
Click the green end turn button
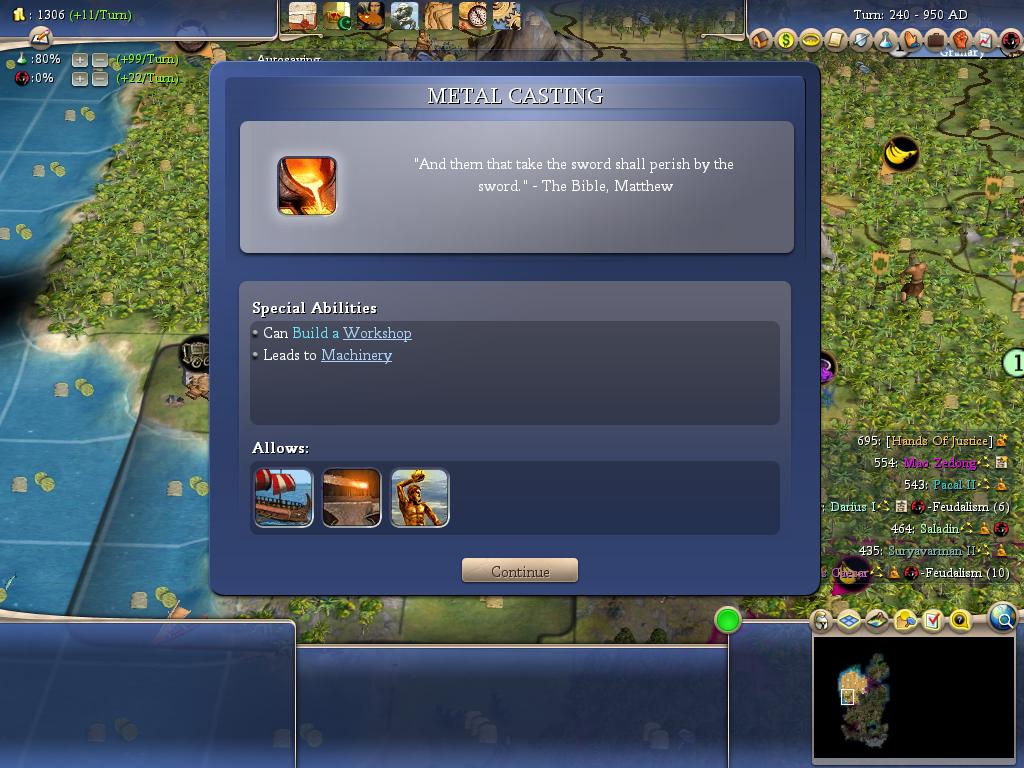(728, 621)
